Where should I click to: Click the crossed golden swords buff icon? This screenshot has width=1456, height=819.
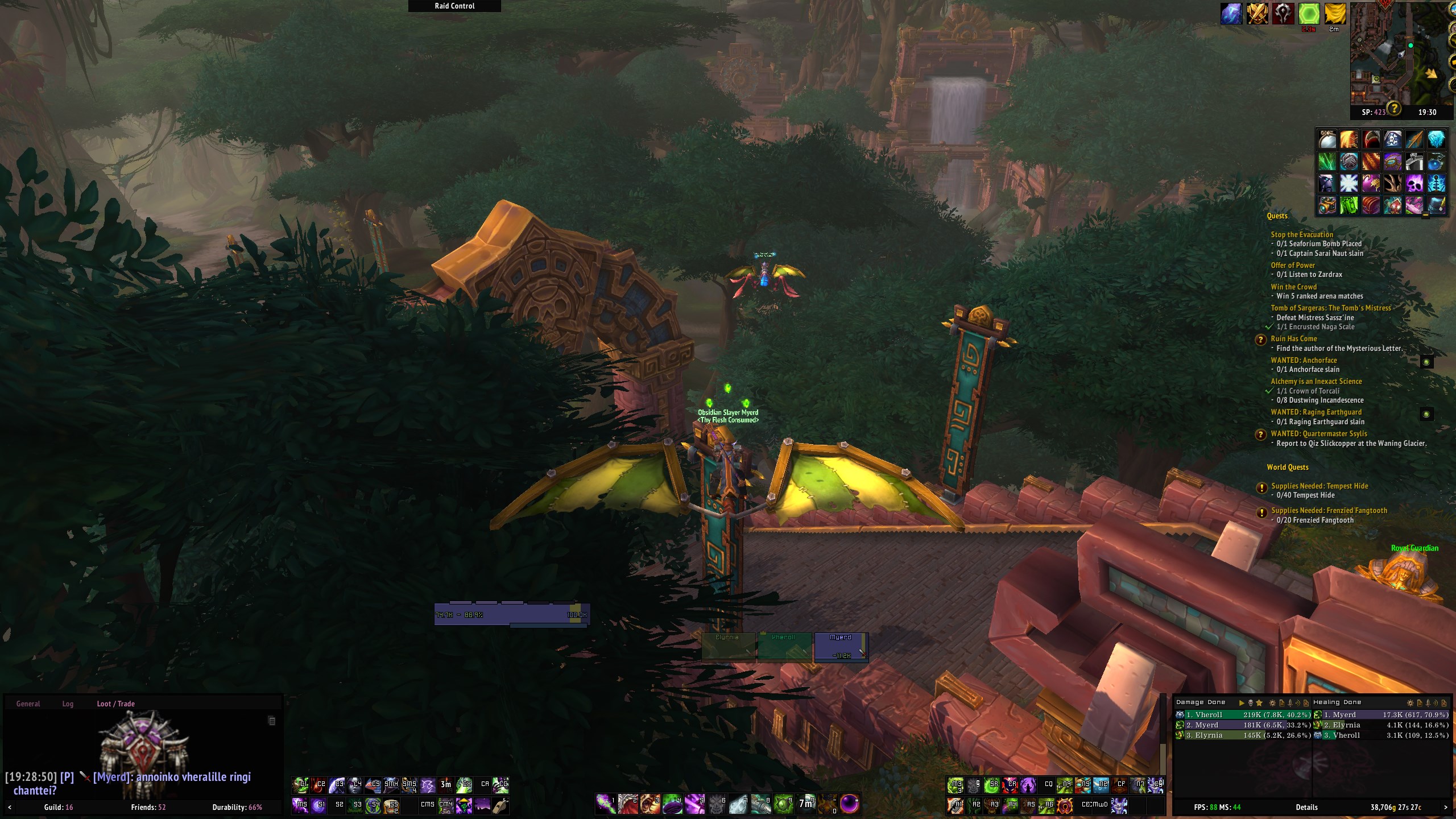(x=1257, y=14)
